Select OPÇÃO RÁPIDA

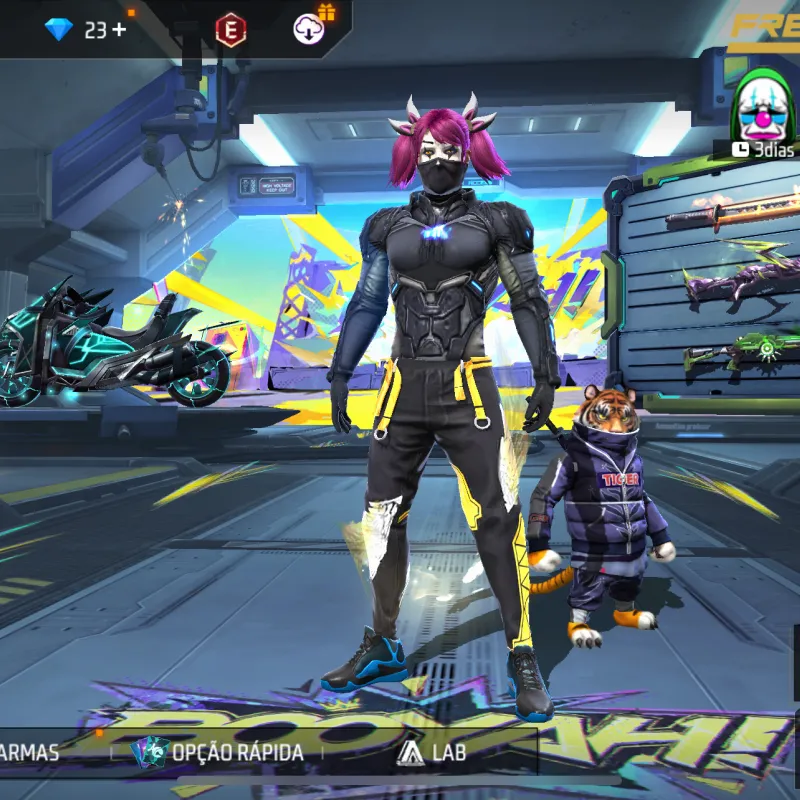[x=220, y=752]
